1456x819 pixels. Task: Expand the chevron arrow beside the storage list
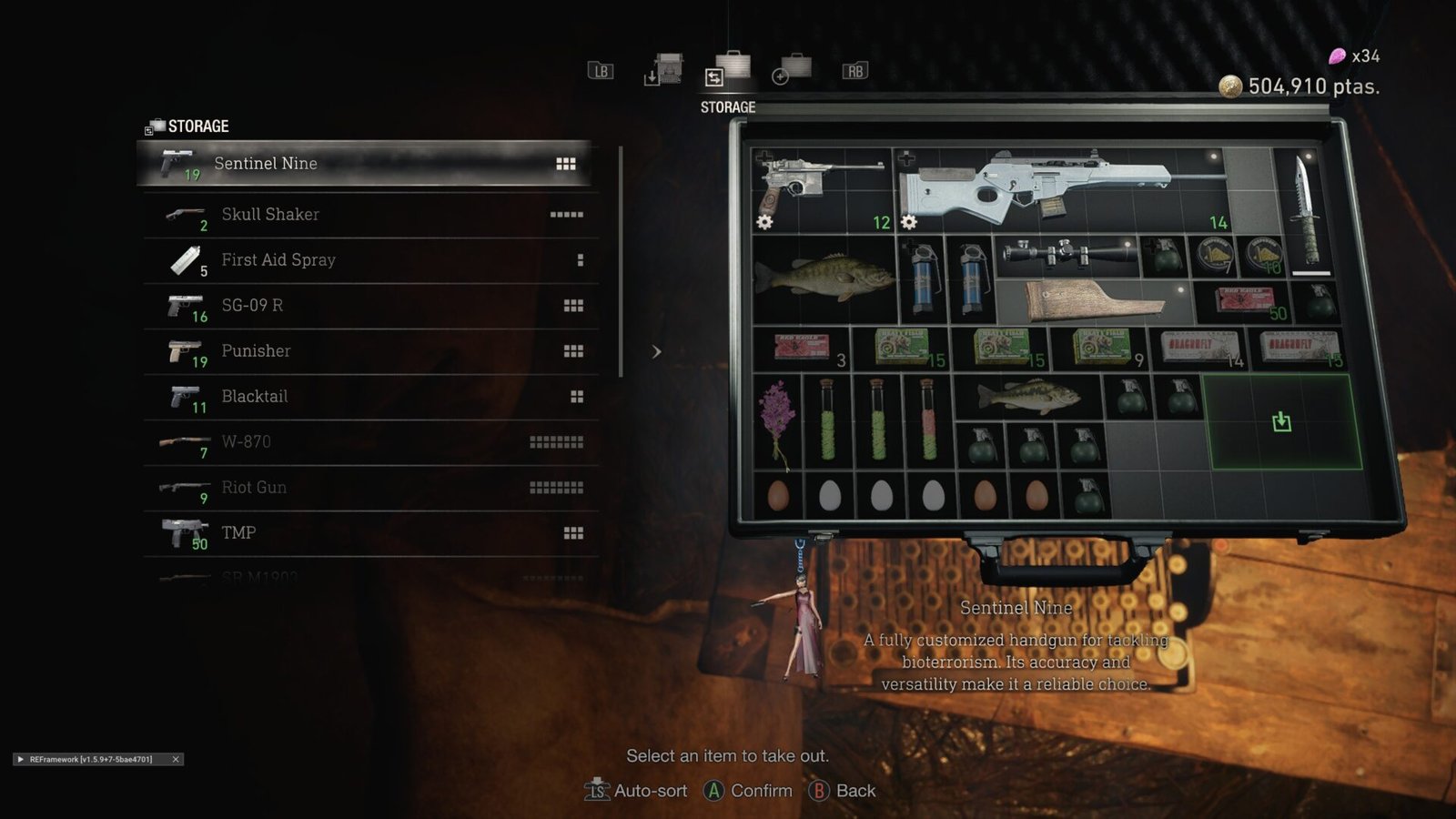click(x=657, y=350)
